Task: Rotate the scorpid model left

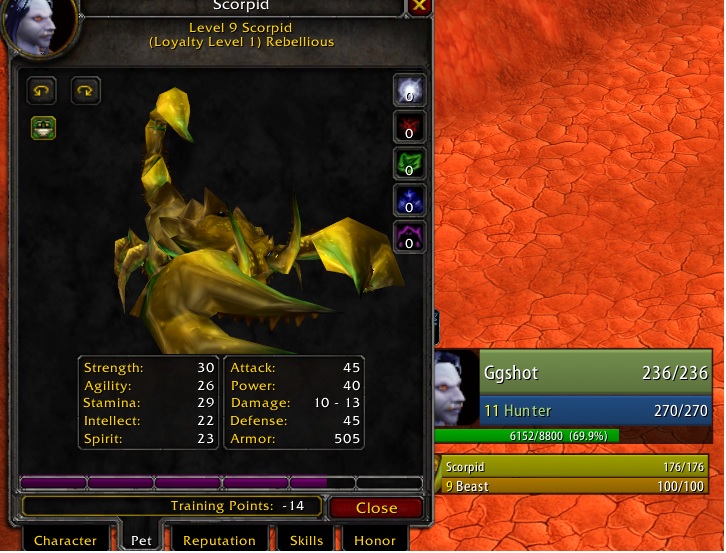Action: (x=42, y=91)
